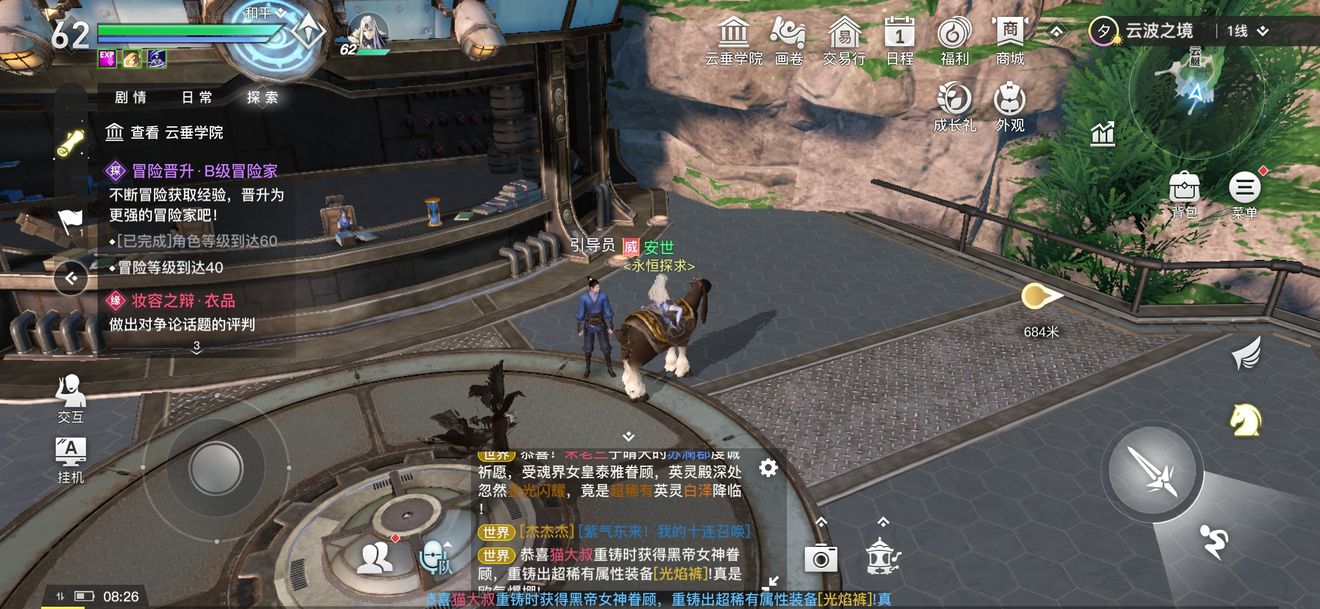Screen dimensions: 1320x609
Task: Open the 成长礼 growth gift icon
Action: pos(955,103)
